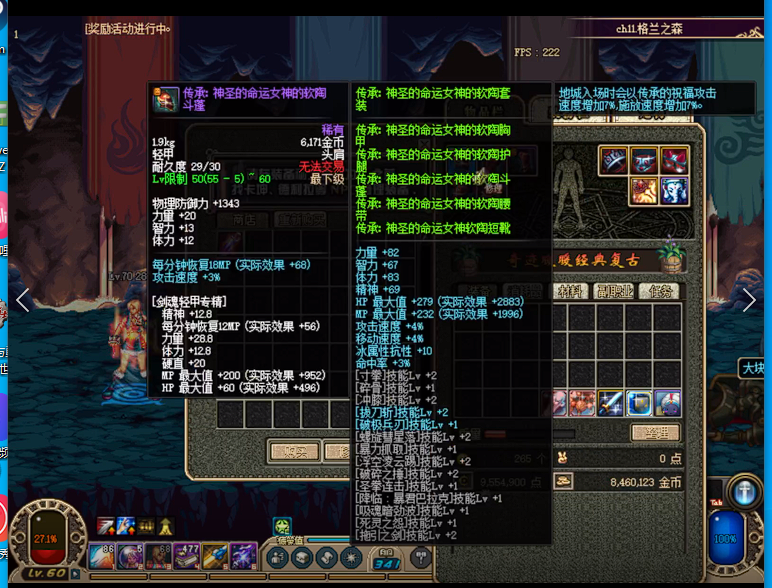Pick the turbaned purple creature item slot
Image resolution: width=772 pixels, height=588 pixels.
(667, 403)
